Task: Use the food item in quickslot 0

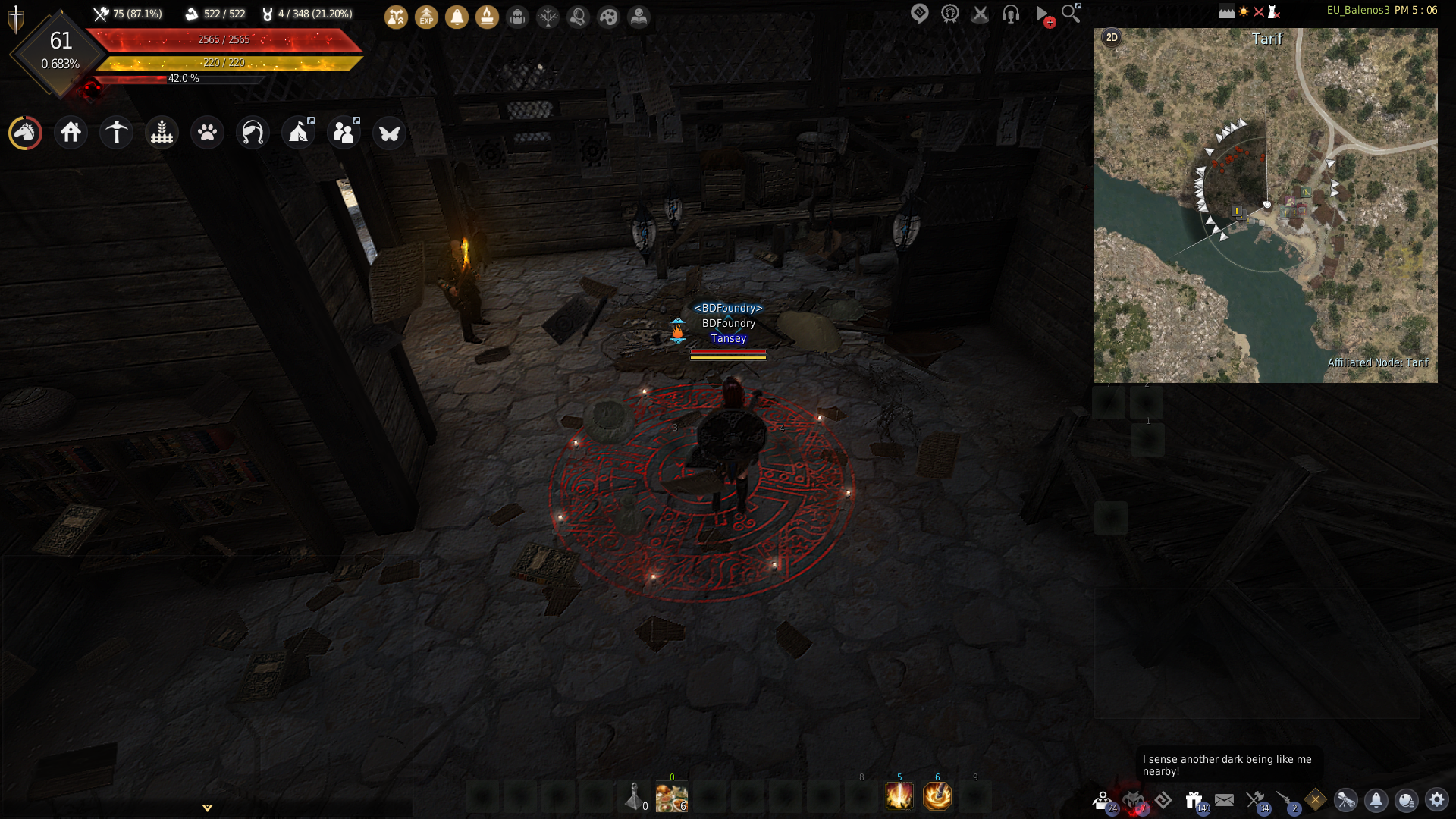Action: pos(671,797)
